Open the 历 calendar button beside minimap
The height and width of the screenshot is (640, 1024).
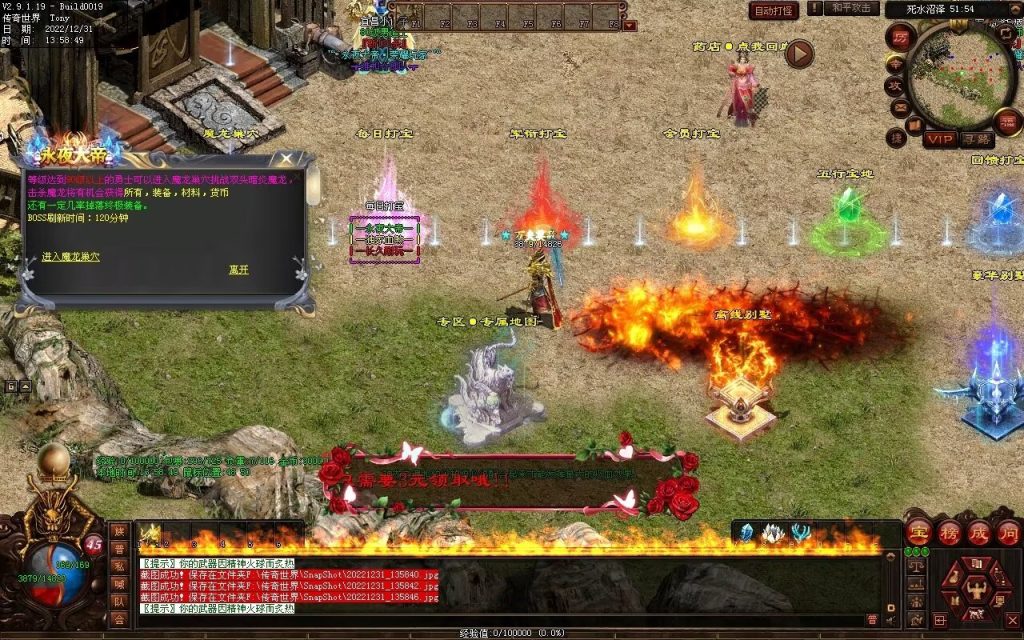click(899, 38)
